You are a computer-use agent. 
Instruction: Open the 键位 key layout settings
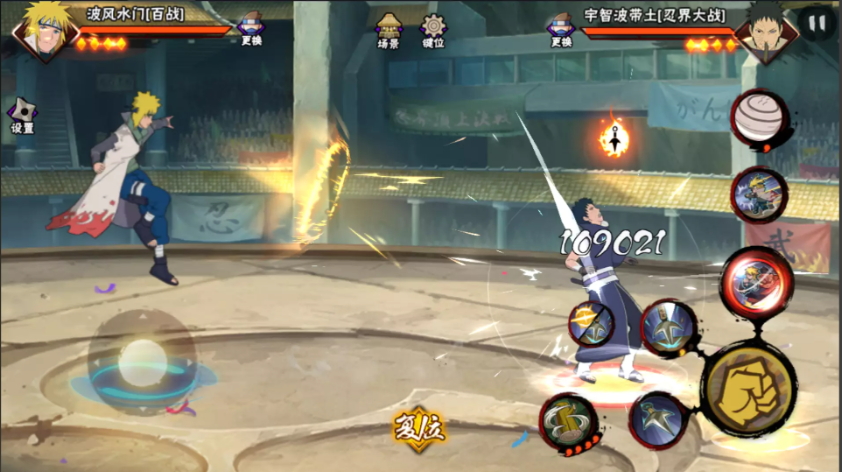pos(433,30)
